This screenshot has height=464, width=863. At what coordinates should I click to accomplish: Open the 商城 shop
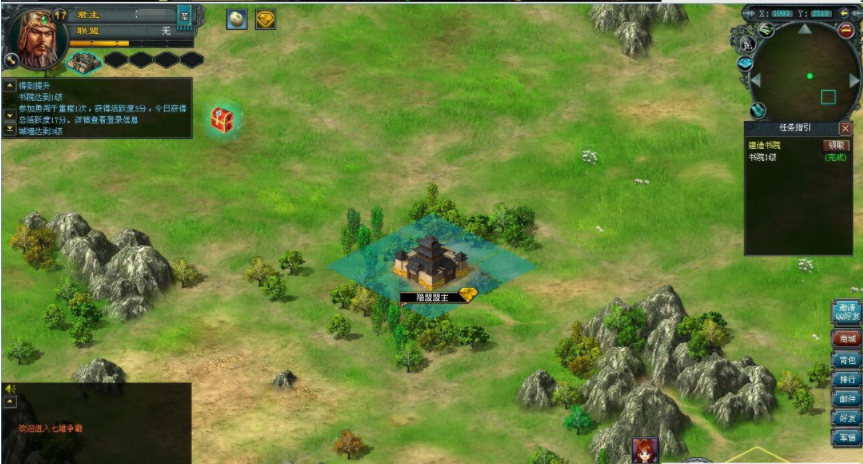tap(846, 339)
